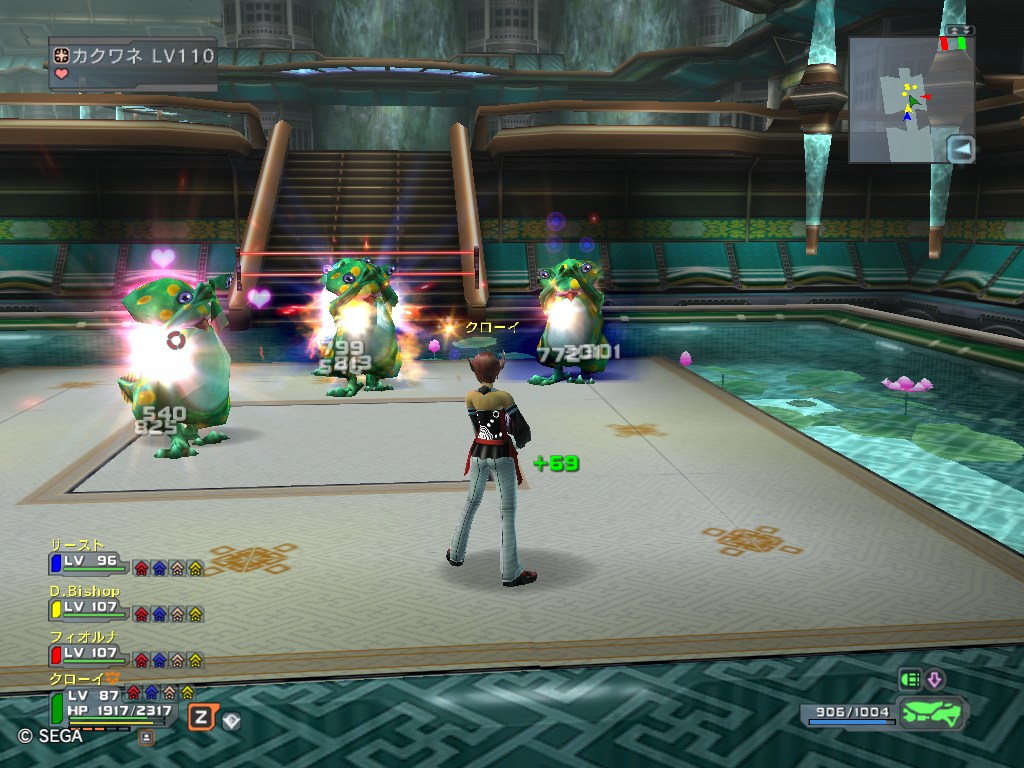The image size is (1024, 768).
Task: Toggle the minimap's left-arrow collapse button
Action: click(x=960, y=150)
